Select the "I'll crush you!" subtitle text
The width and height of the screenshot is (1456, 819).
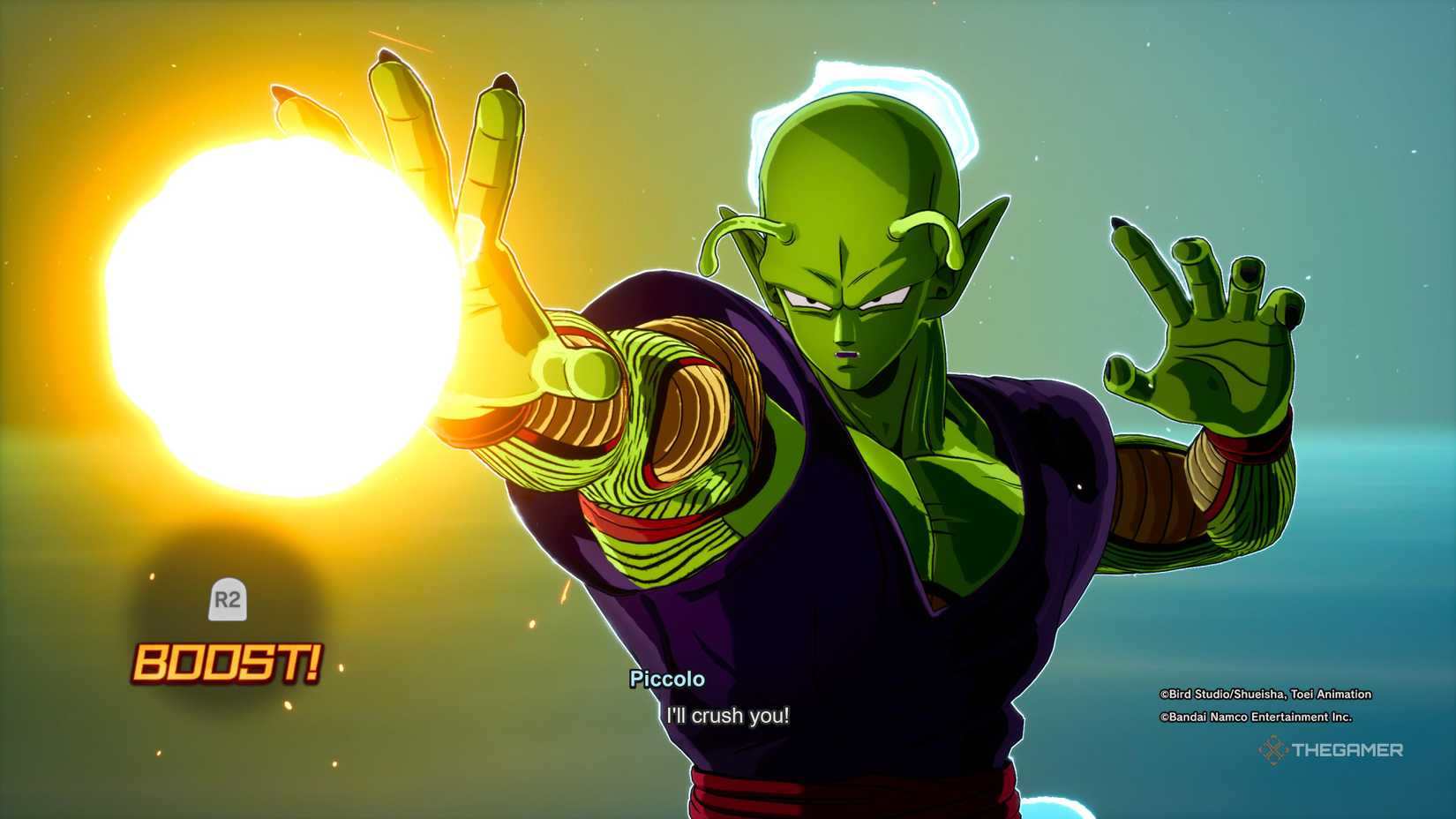[725, 717]
